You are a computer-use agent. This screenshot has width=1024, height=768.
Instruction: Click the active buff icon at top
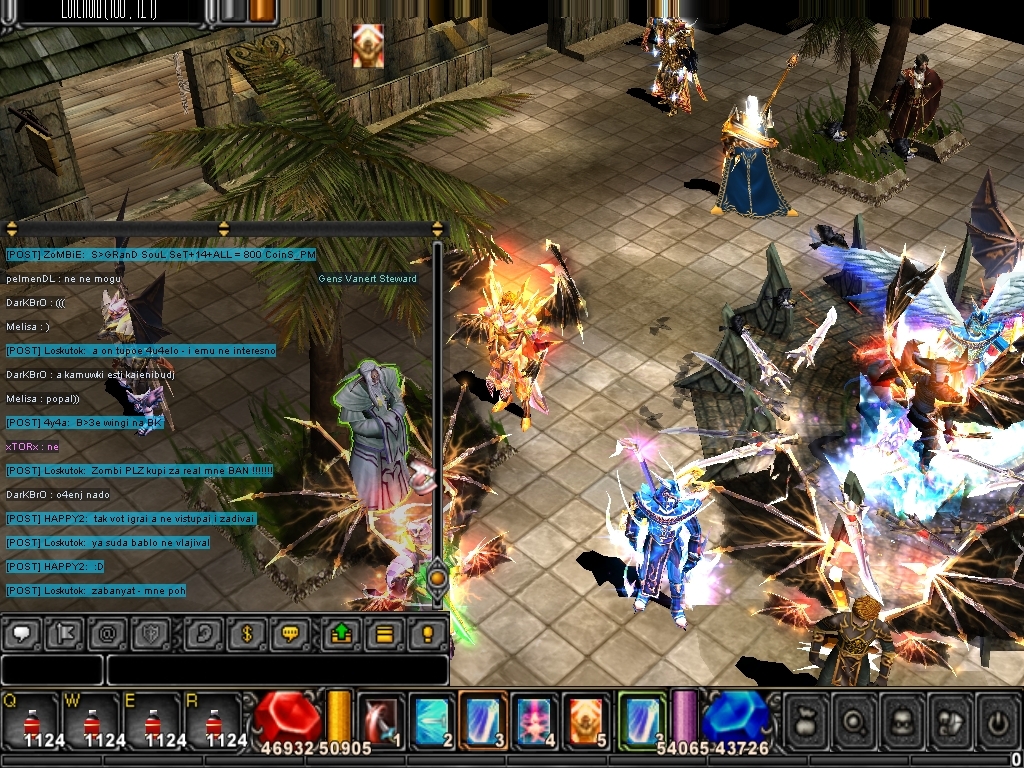368,46
